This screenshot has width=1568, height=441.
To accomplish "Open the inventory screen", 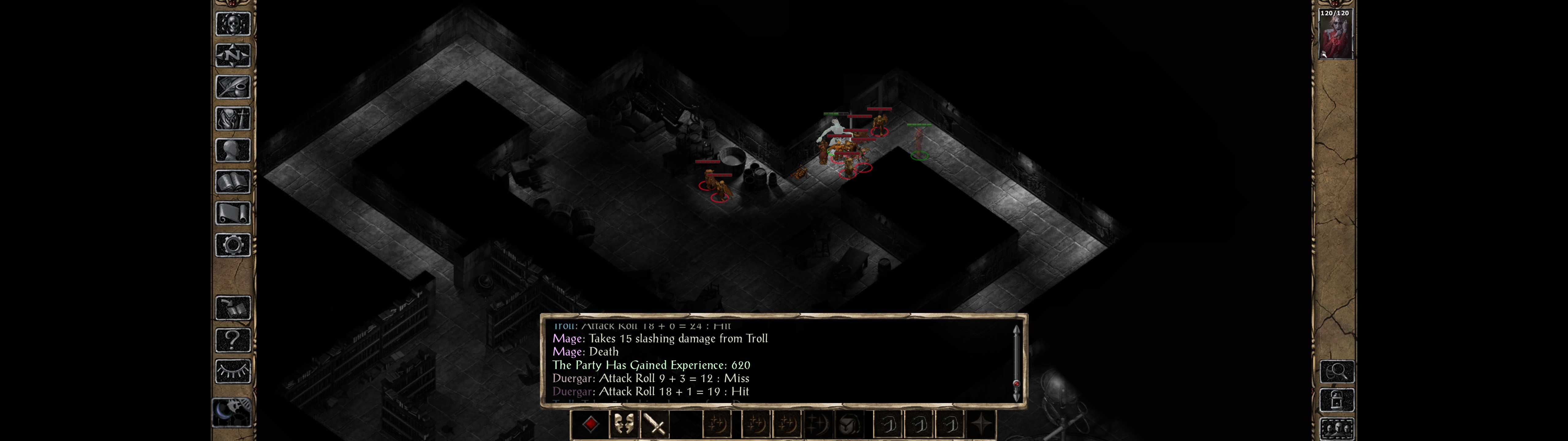I will 233,119.
